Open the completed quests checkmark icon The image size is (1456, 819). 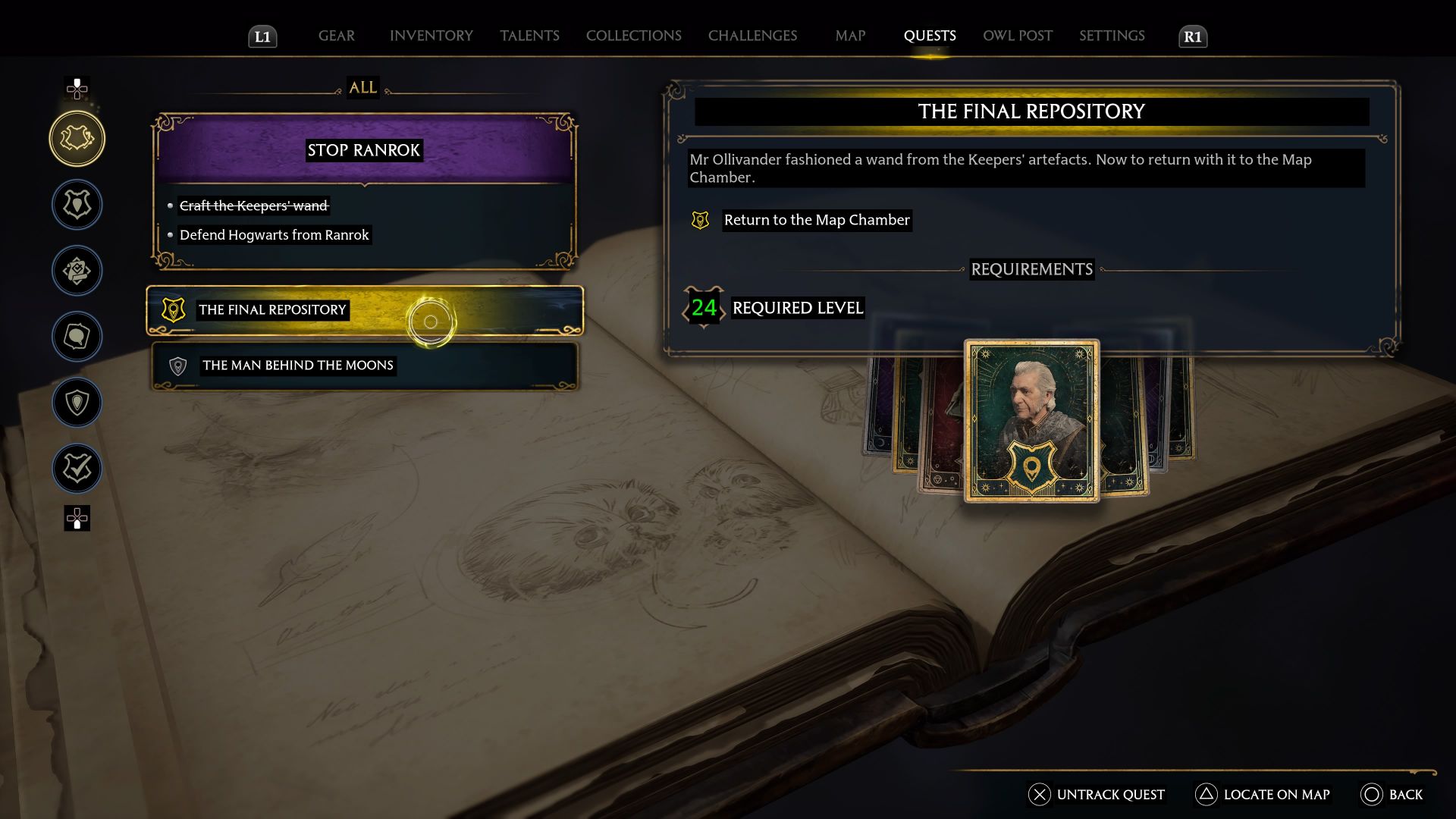(x=76, y=468)
